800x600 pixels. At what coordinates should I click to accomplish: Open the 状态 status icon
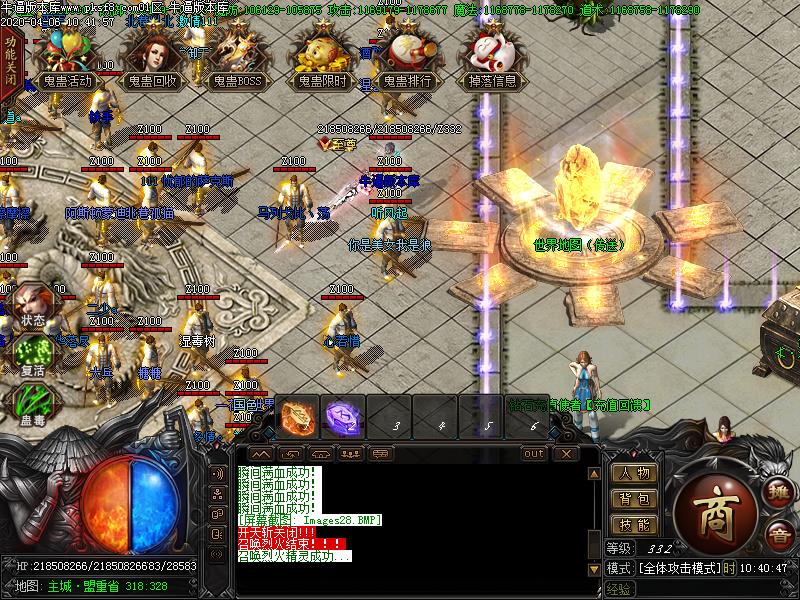[x=32, y=305]
